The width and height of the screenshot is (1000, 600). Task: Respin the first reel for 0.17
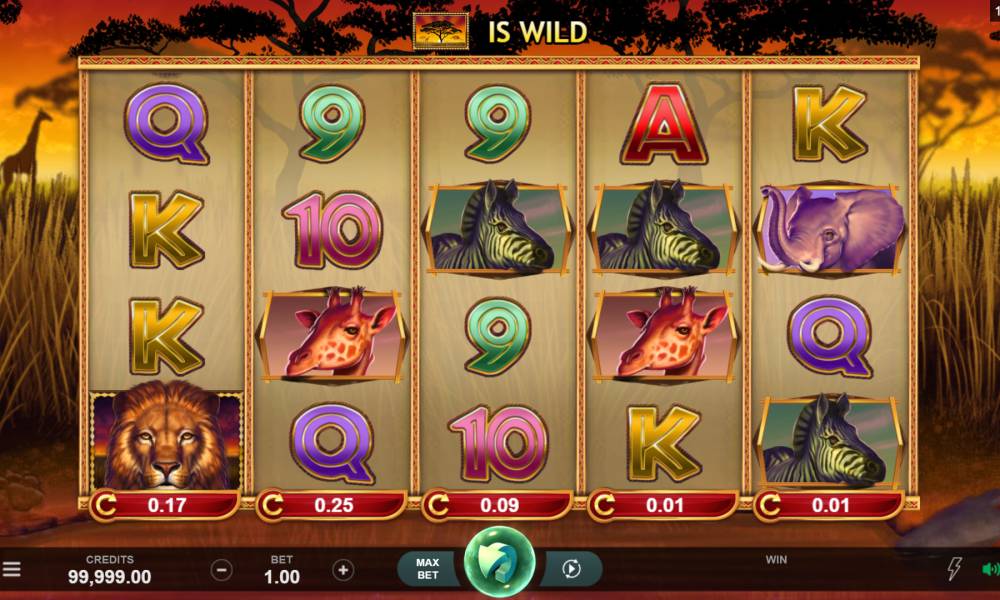point(165,505)
